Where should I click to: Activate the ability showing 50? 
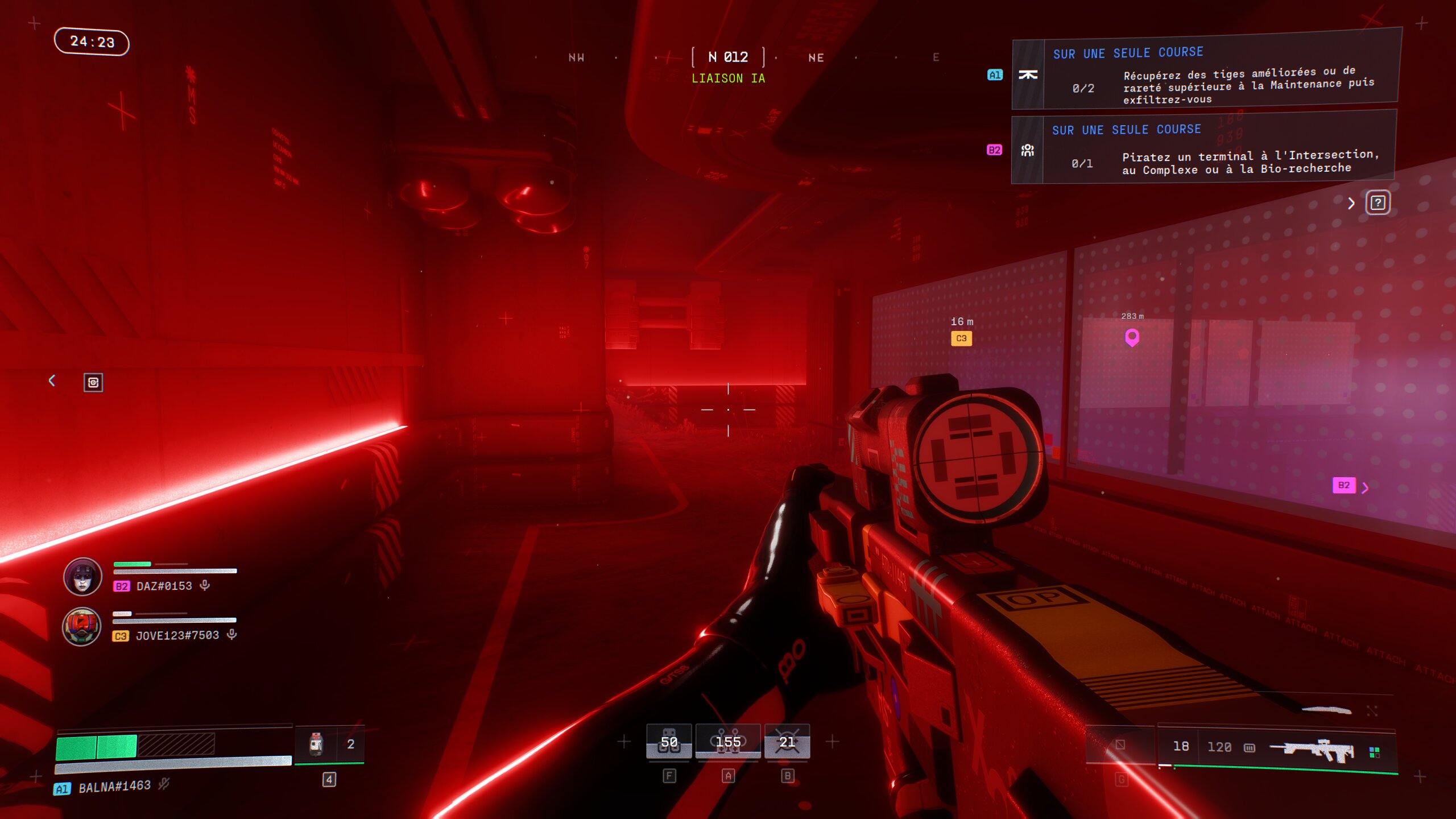pyautogui.click(x=669, y=742)
